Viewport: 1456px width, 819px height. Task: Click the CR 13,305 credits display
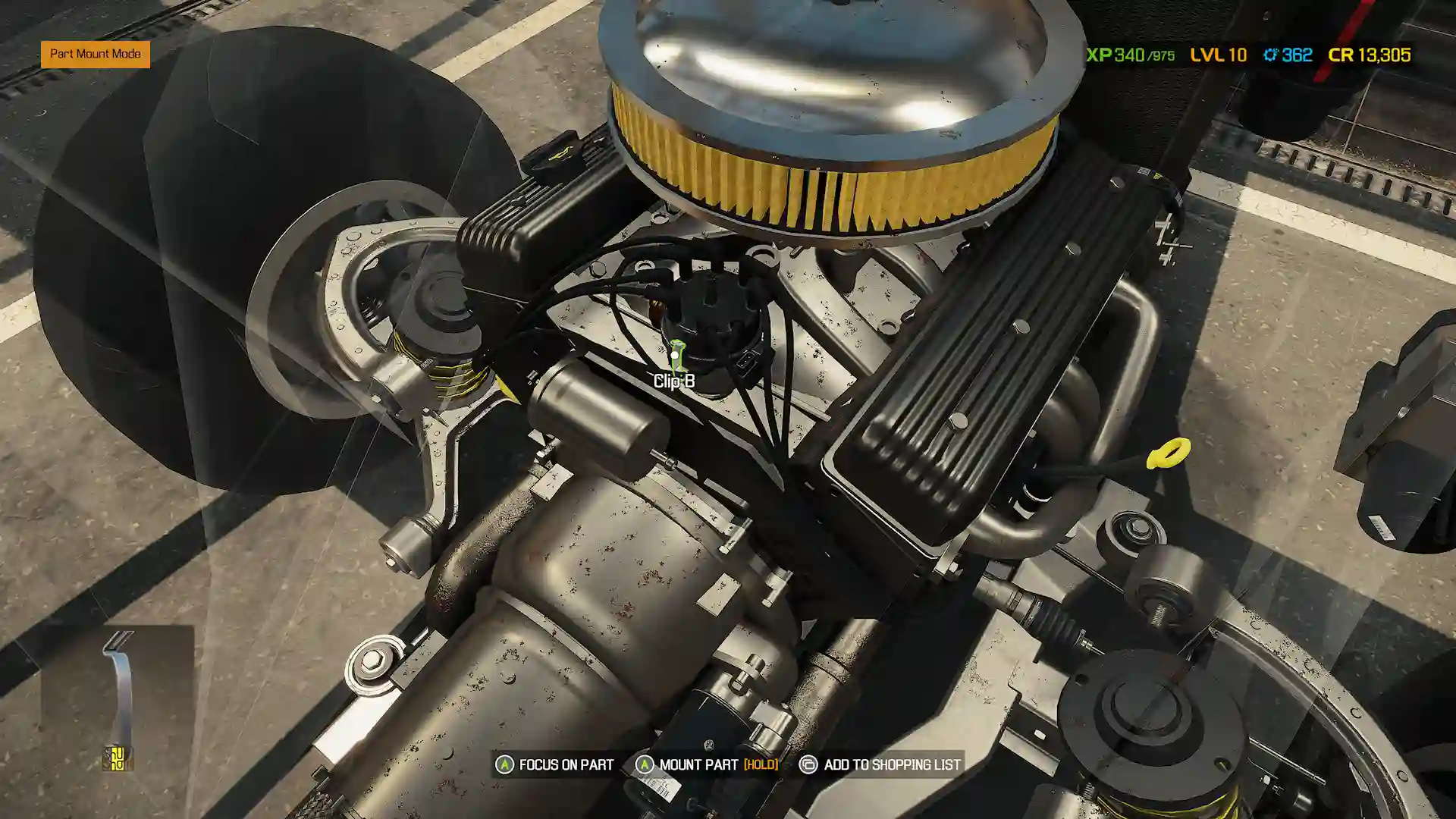click(x=1369, y=55)
